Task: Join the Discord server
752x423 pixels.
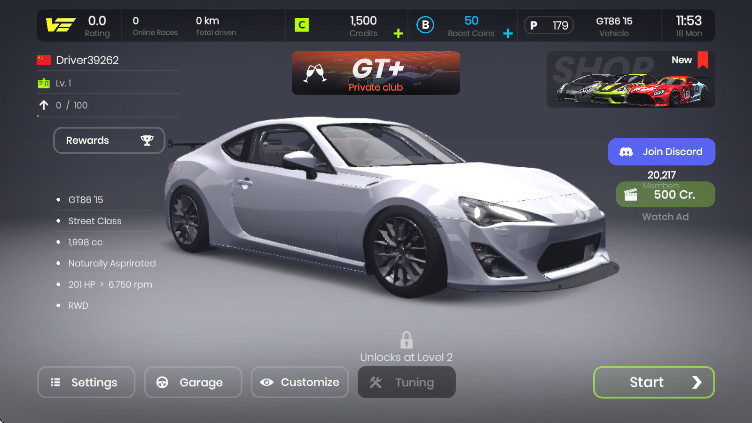Action: click(661, 152)
